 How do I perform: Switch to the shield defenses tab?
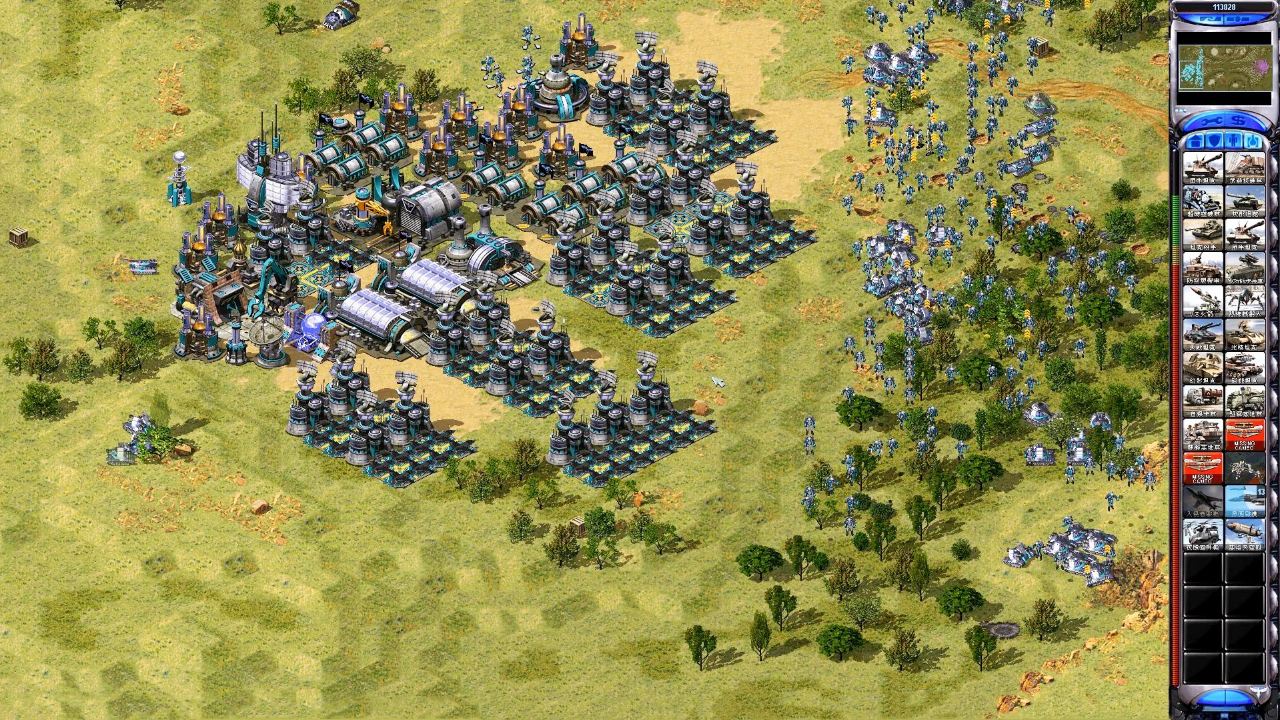pyautogui.click(x=1215, y=140)
